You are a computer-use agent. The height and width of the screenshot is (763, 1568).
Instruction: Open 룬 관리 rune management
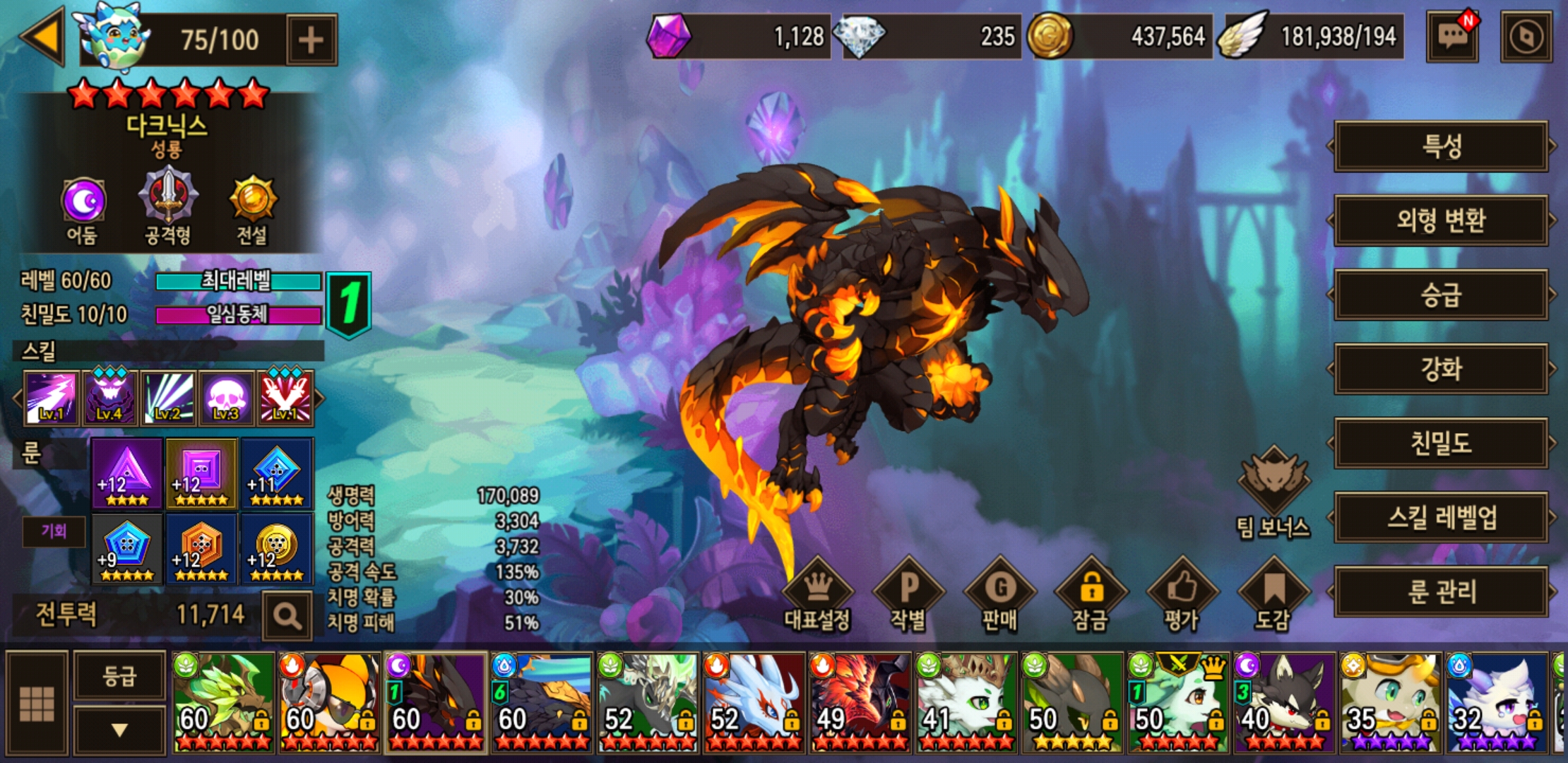[1441, 591]
